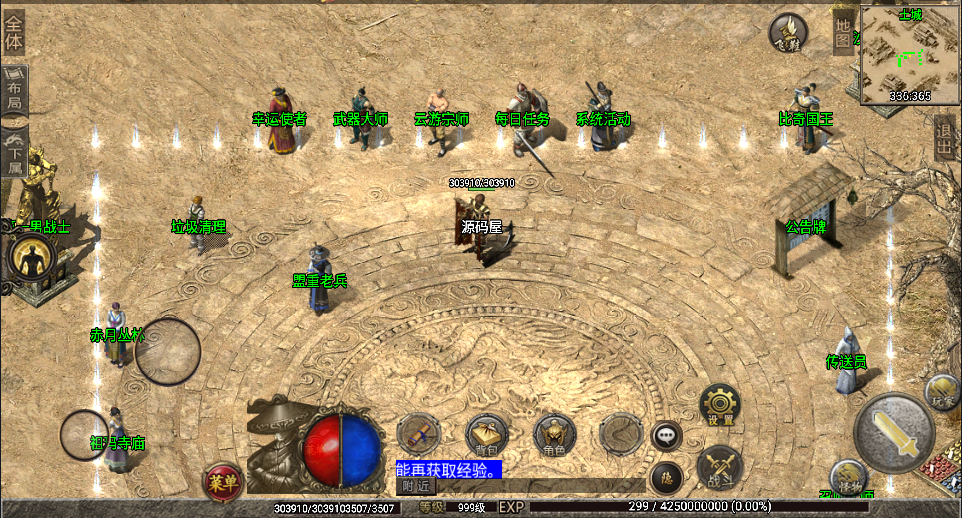Tap the 战斗 crossed-swords combat button

718,468
